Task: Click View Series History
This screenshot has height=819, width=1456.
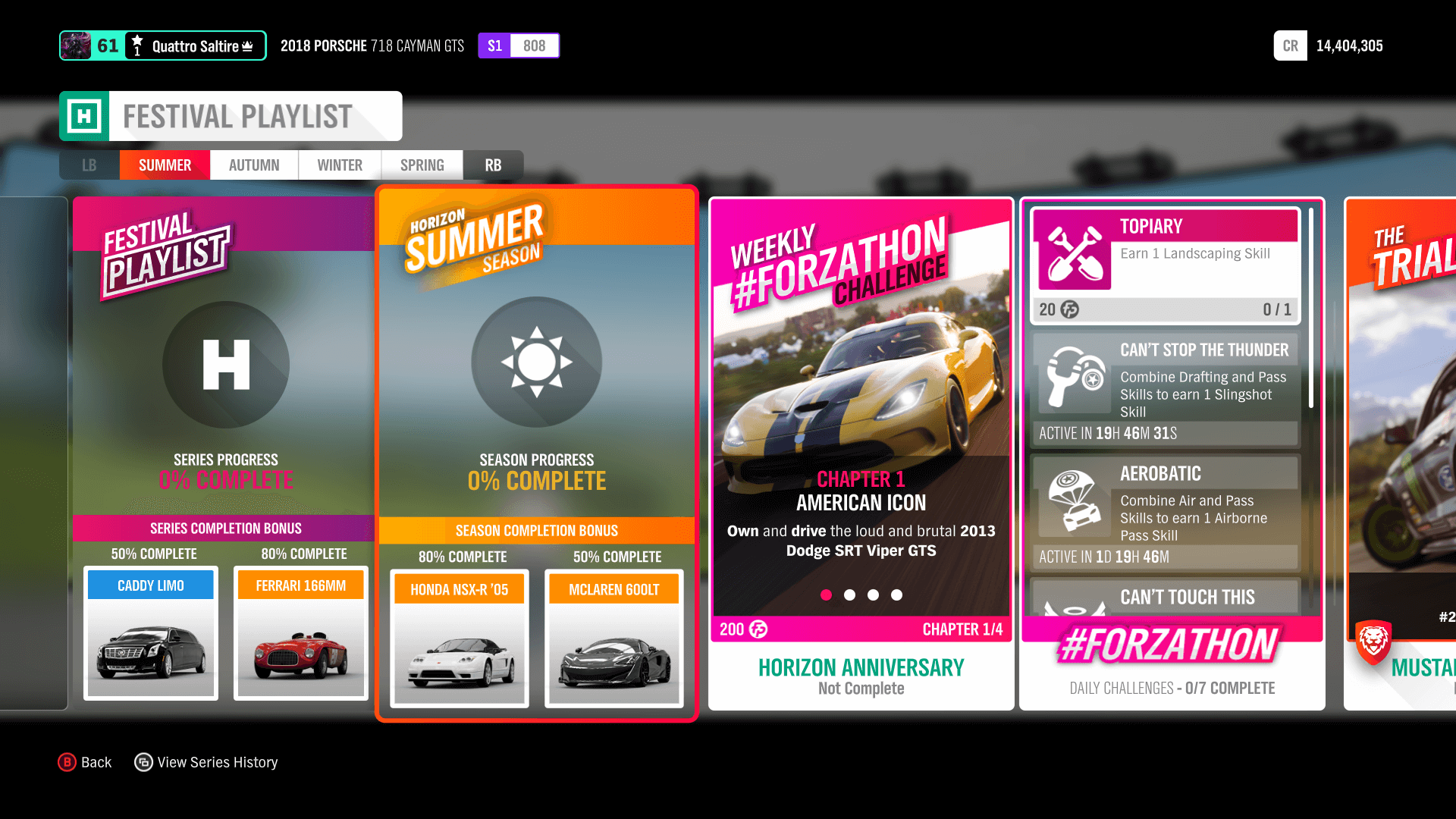Action: (217, 762)
